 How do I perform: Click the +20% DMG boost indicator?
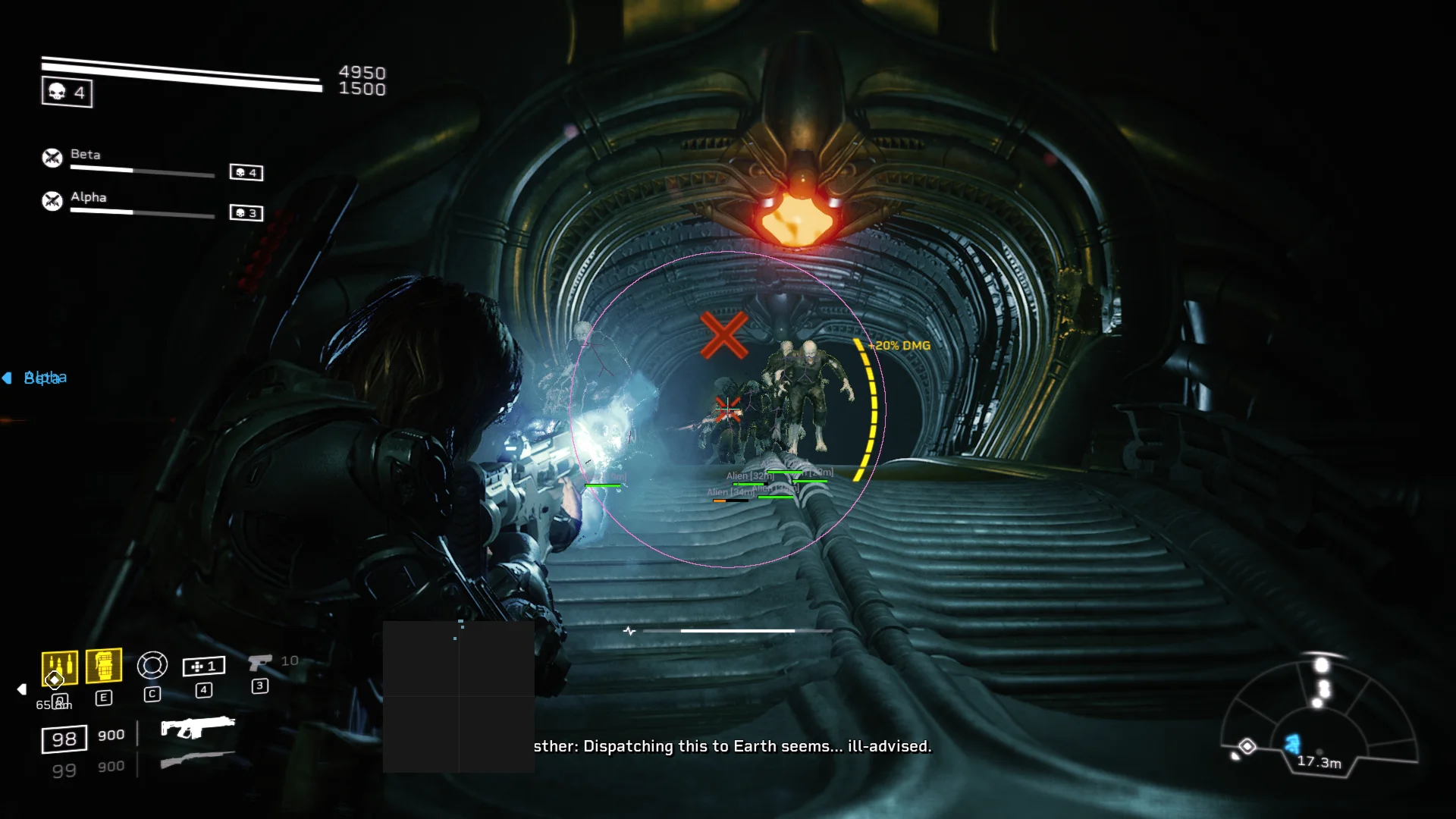[898, 344]
